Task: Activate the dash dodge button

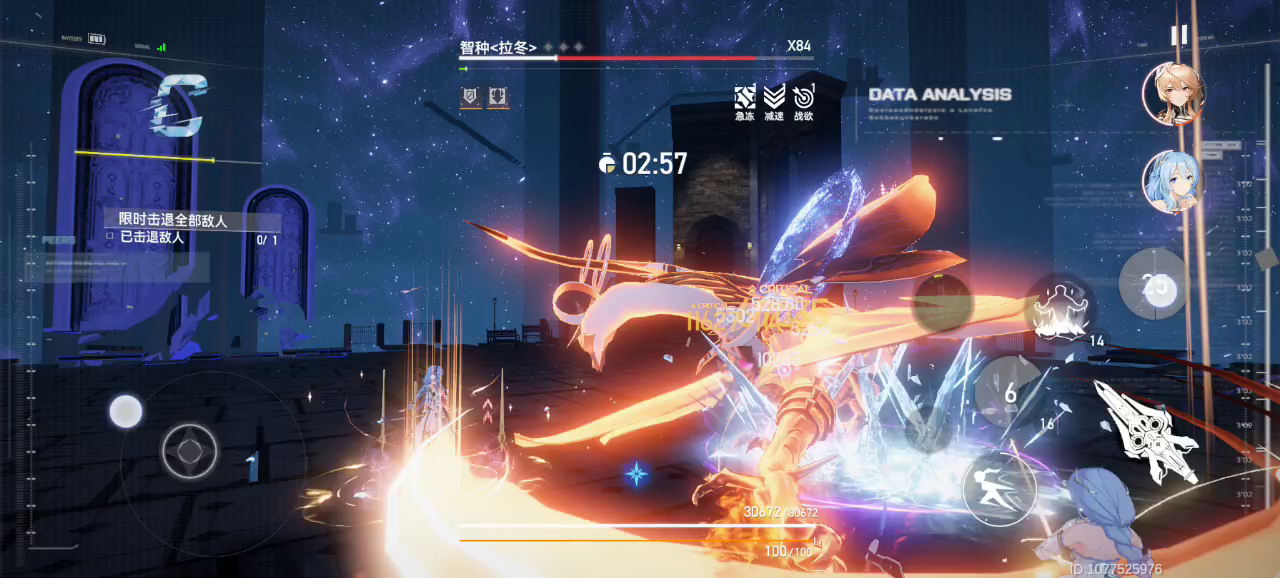Action: pos(999,488)
